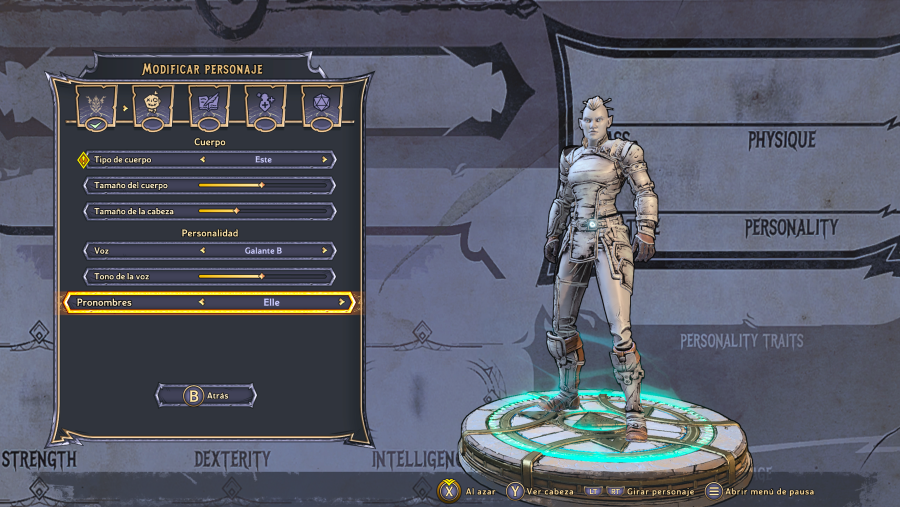Screen dimensions: 900x507
Task: Adjust the Tono de la voz slider
Action: 262,276
